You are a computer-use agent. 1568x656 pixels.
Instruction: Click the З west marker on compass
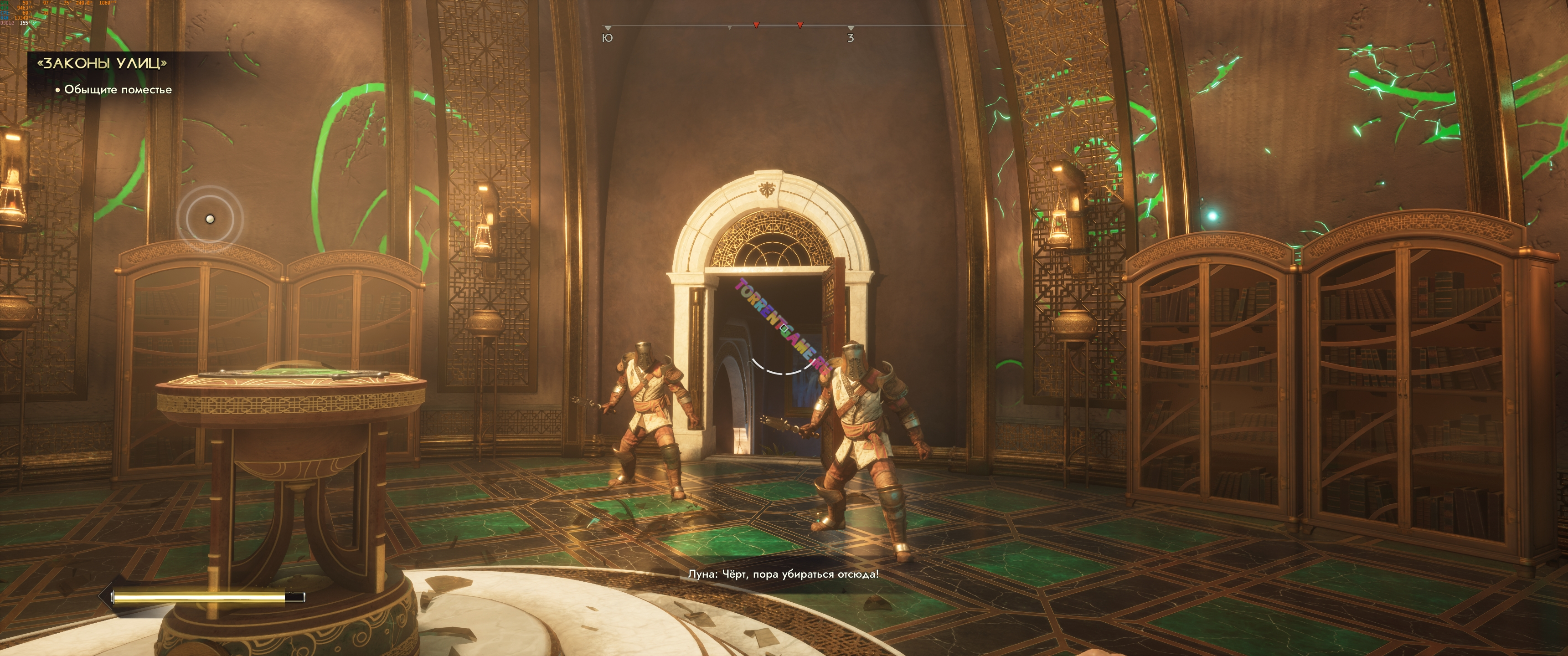pyautogui.click(x=851, y=38)
